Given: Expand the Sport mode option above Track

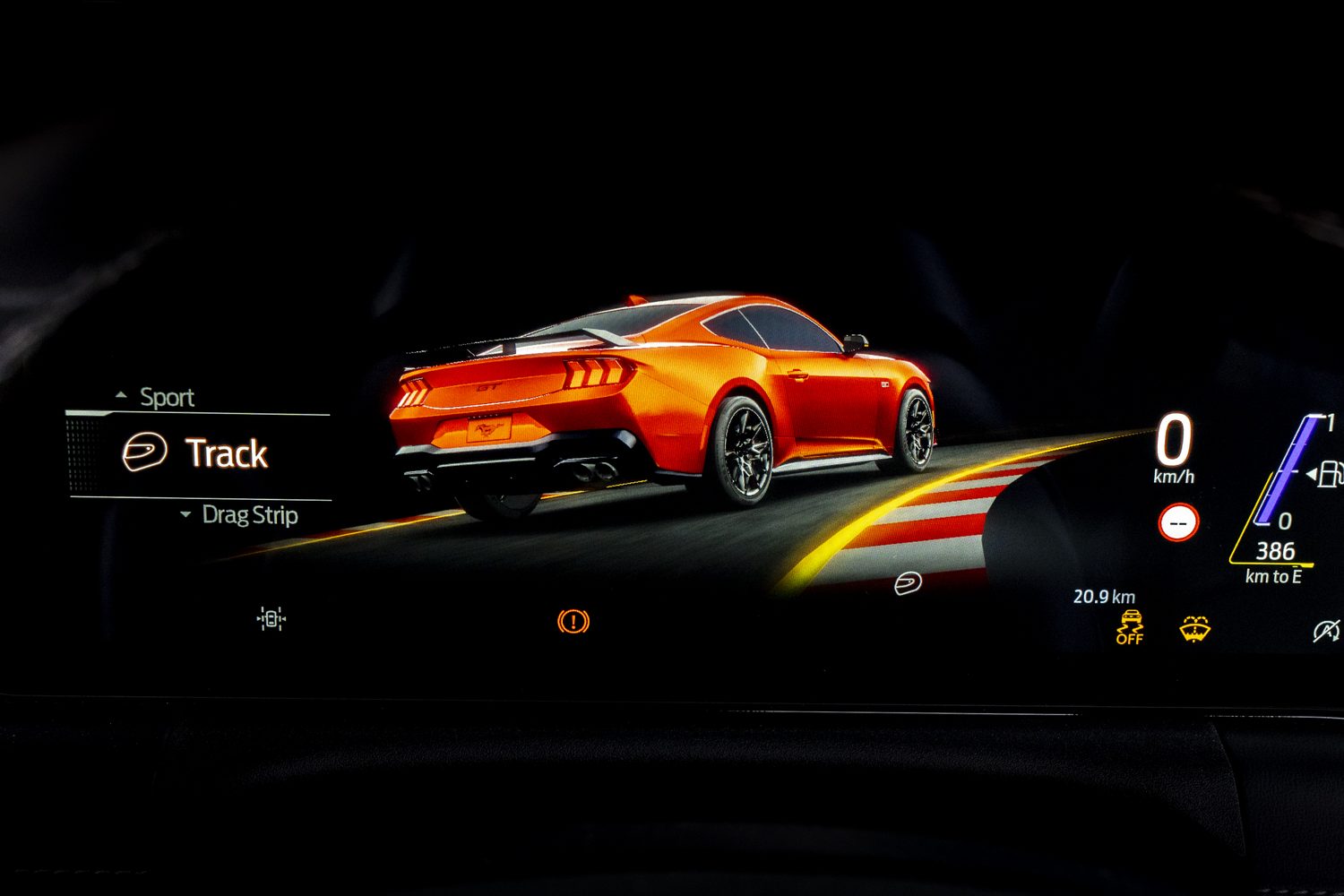Looking at the screenshot, I should point(167,396).
